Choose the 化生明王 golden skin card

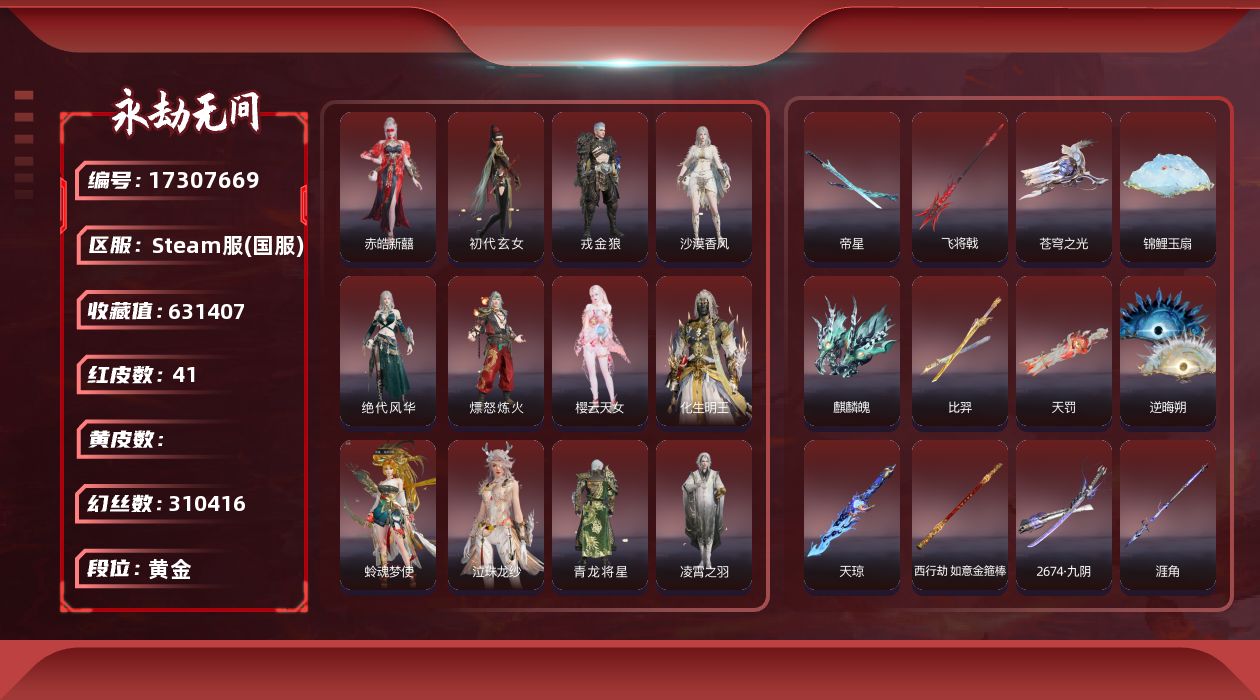(x=704, y=351)
